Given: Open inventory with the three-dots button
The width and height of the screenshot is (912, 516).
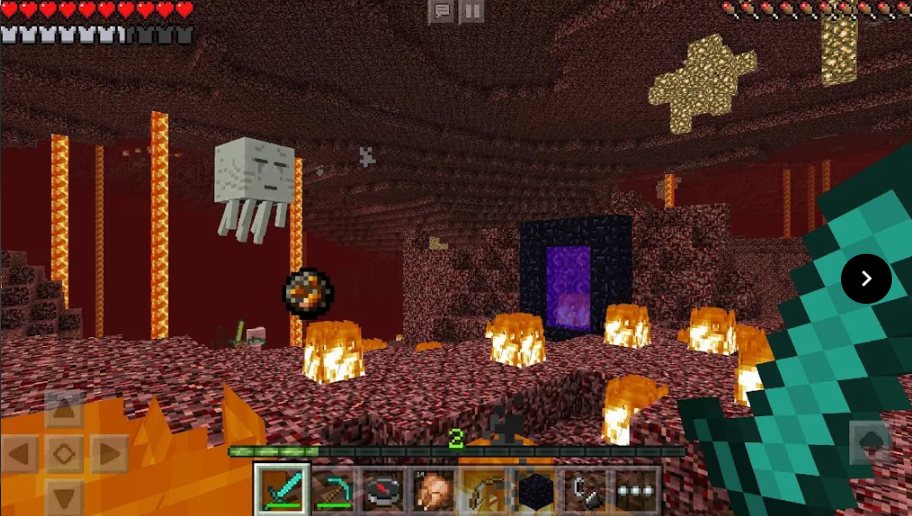Looking at the screenshot, I should 636,490.
